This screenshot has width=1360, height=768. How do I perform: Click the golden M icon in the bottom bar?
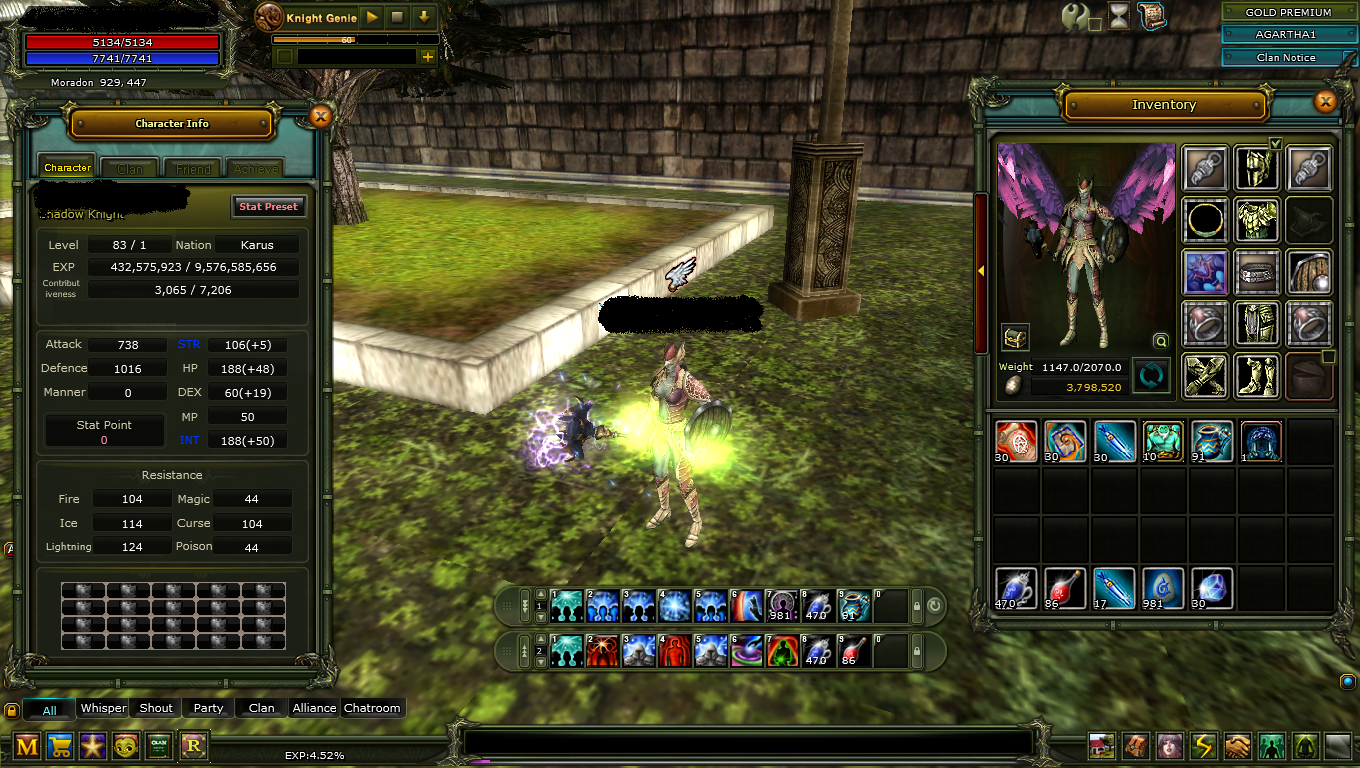point(26,746)
